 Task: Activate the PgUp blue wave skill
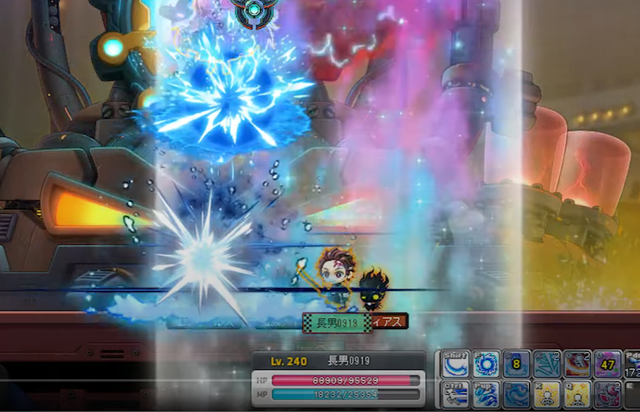click(486, 395)
